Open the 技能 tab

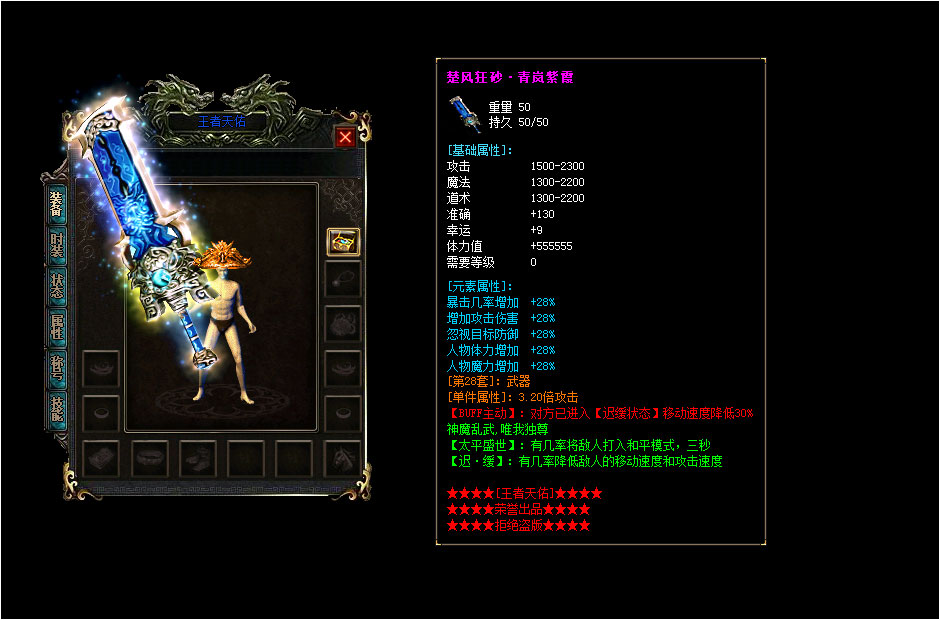(x=58, y=410)
